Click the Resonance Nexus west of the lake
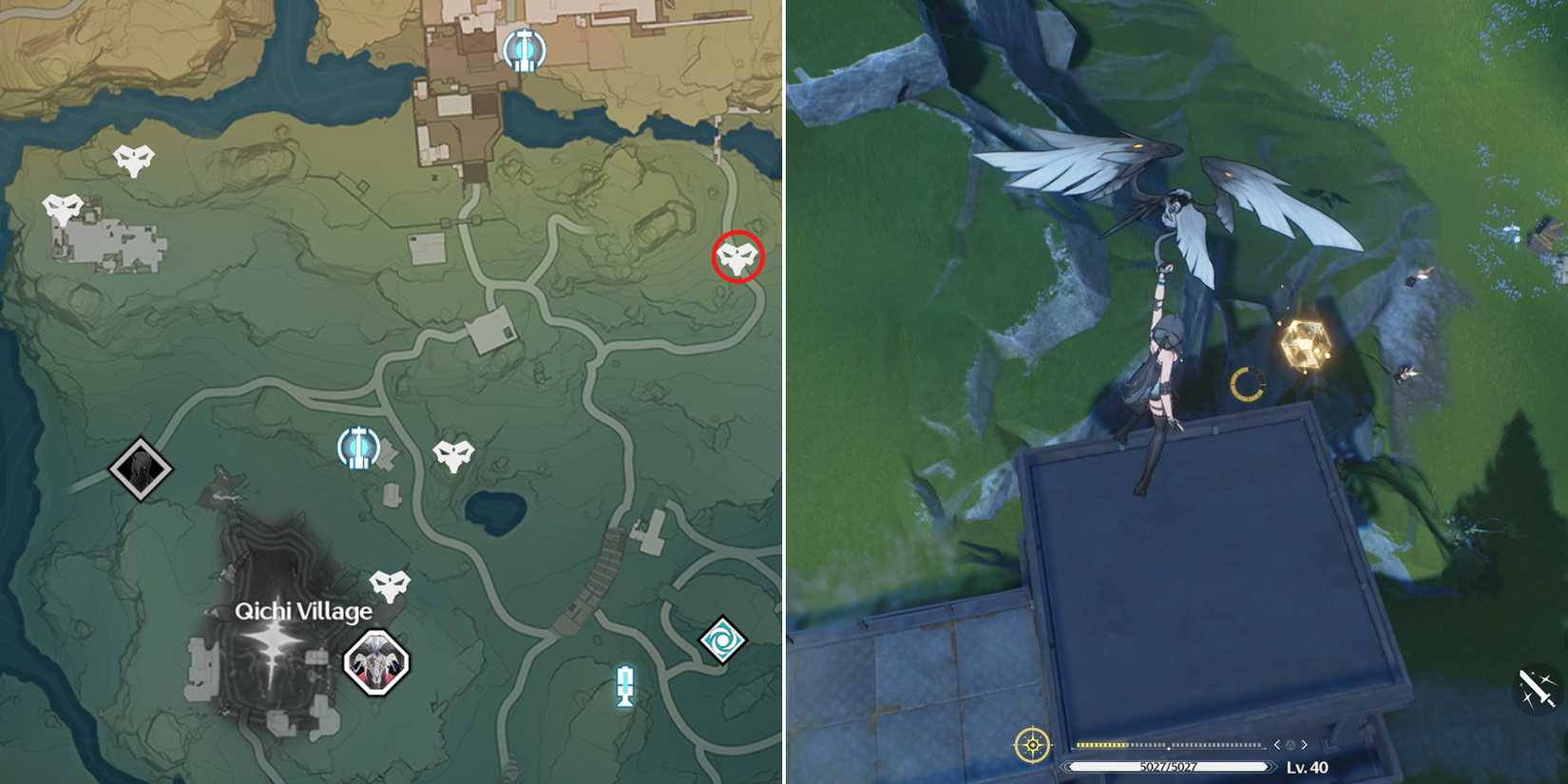1568x784 pixels. click(x=356, y=445)
